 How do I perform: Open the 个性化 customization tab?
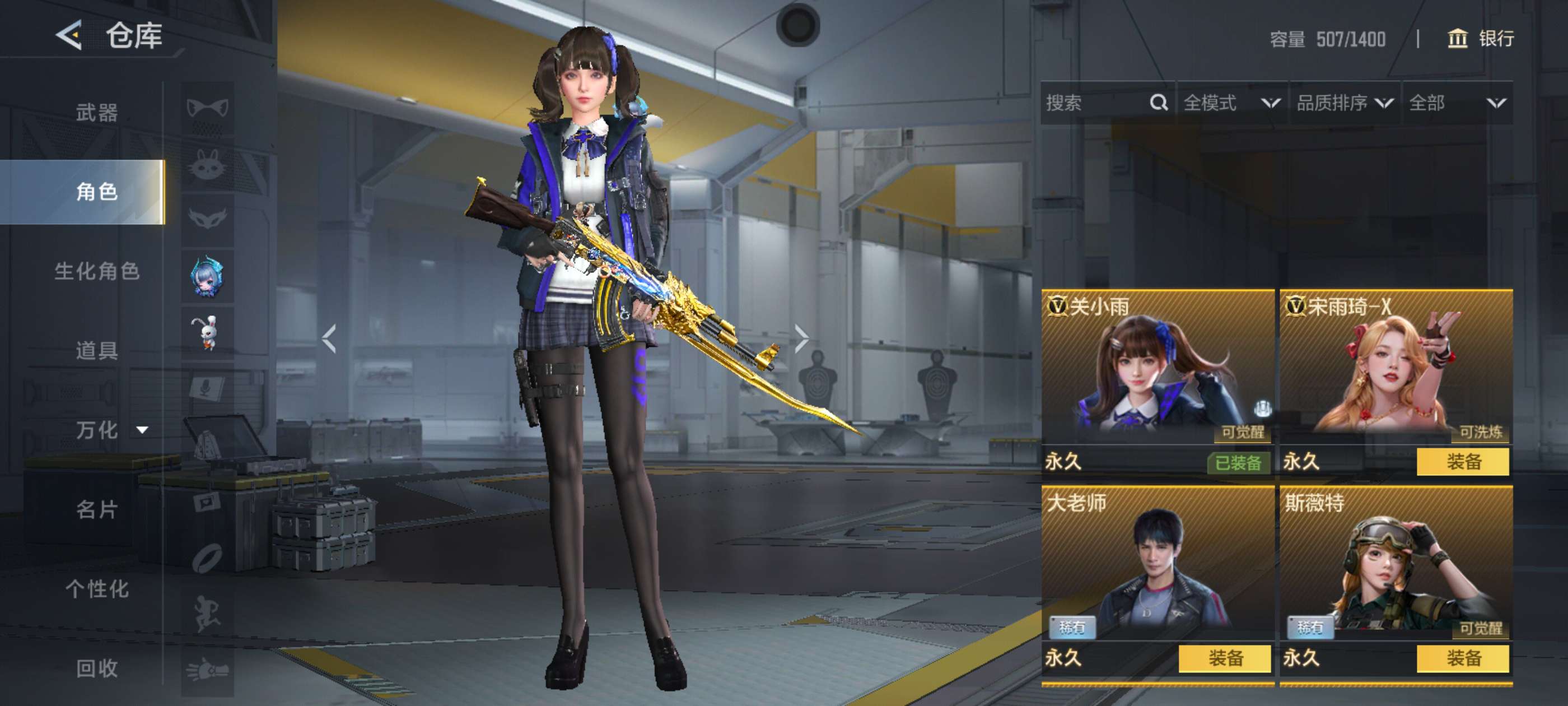click(x=96, y=588)
